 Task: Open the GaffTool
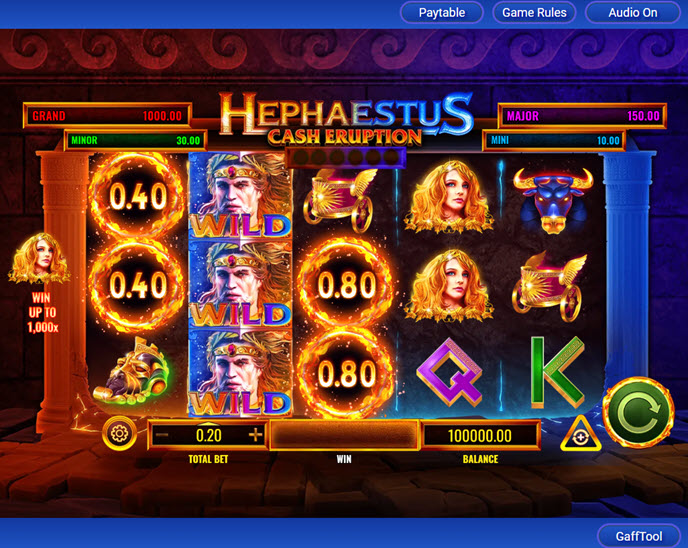click(639, 535)
